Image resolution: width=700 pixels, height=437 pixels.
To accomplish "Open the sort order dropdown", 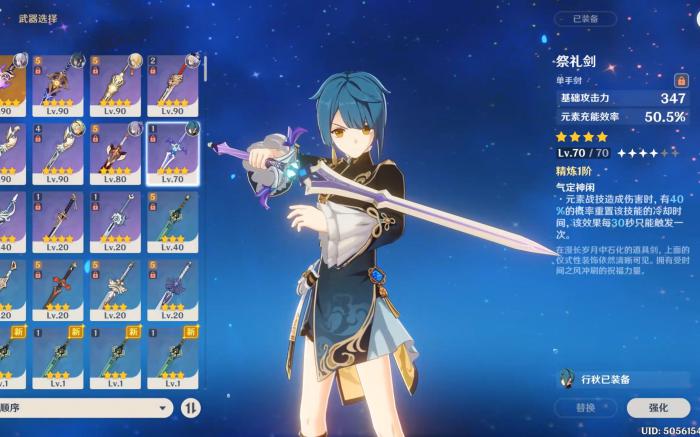I will pos(86,408).
